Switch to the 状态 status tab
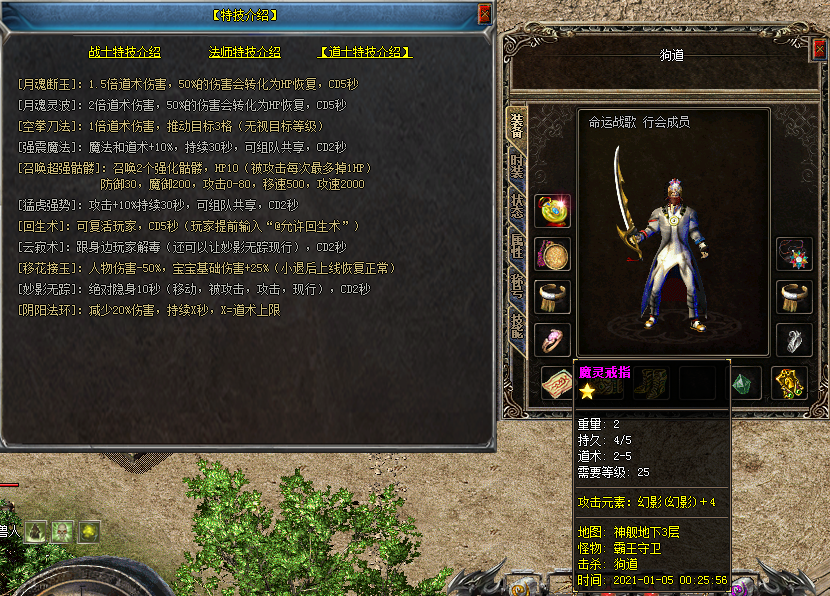Image resolution: width=830 pixels, height=596 pixels. 517,209
